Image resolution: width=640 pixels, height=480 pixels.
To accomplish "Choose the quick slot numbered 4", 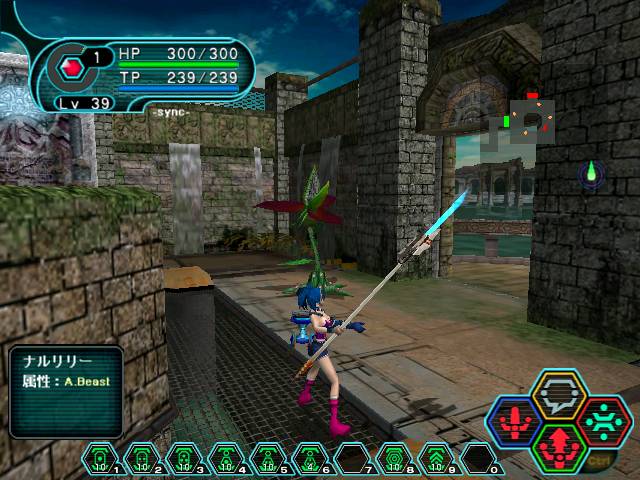I will pos(227,458).
